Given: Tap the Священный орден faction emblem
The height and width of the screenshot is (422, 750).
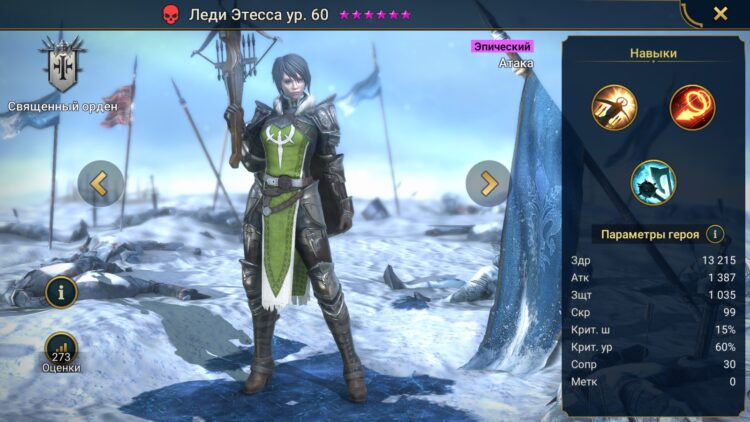Looking at the screenshot, I should pyautogui.click(x=62, y=65).
